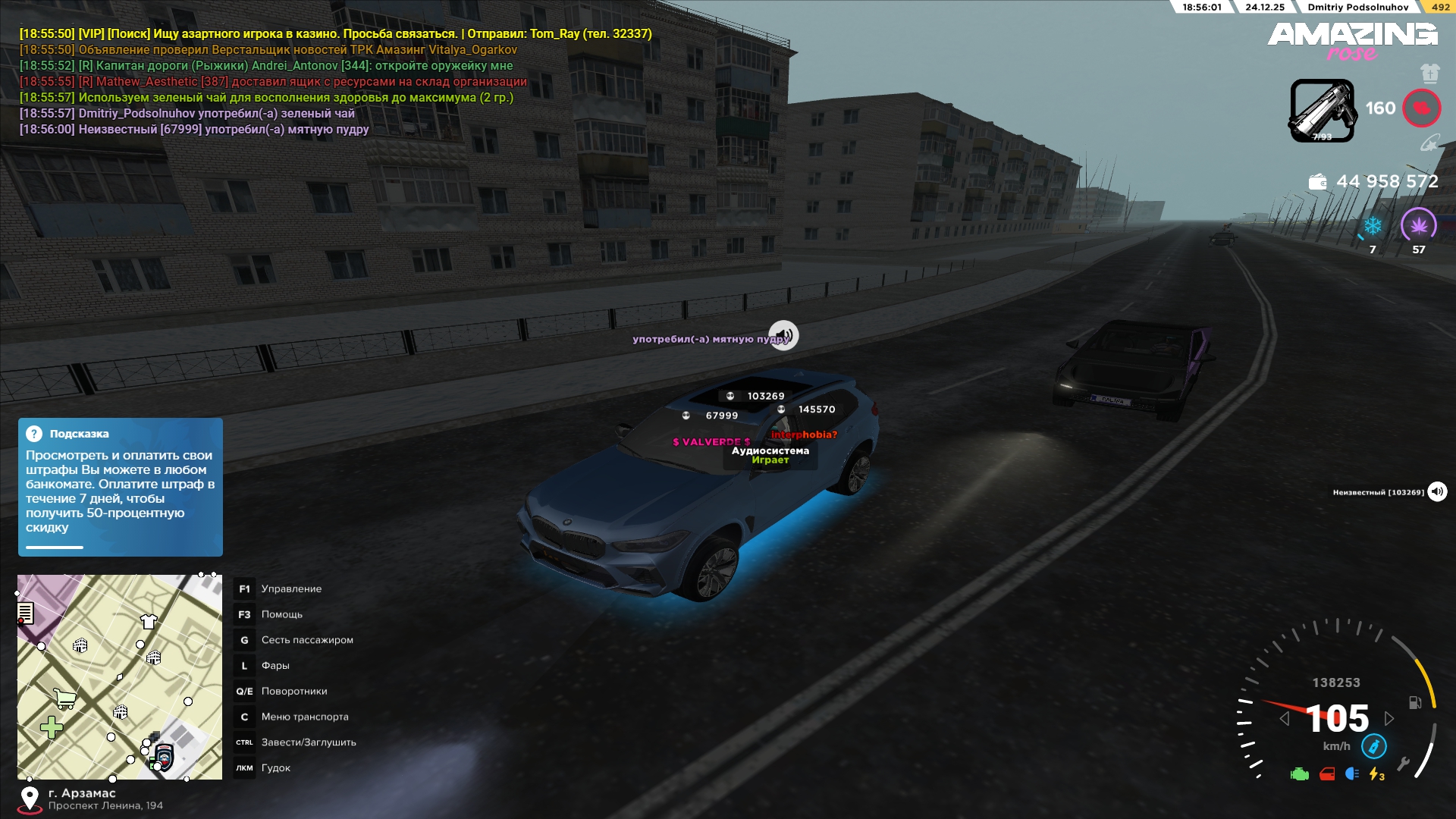This screenshot has width=1456, height=819.
Task: Click the t-shirt clothing store map marker
Action: click(x=149, y=622)
